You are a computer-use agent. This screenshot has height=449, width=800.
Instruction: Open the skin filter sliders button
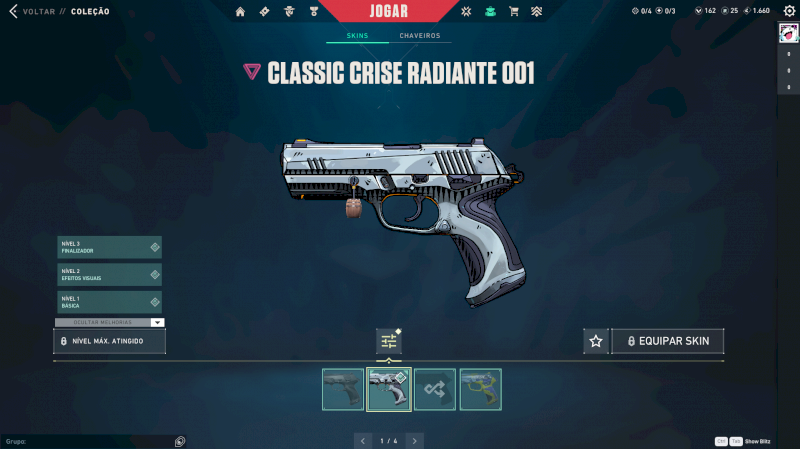click(389, 341)
